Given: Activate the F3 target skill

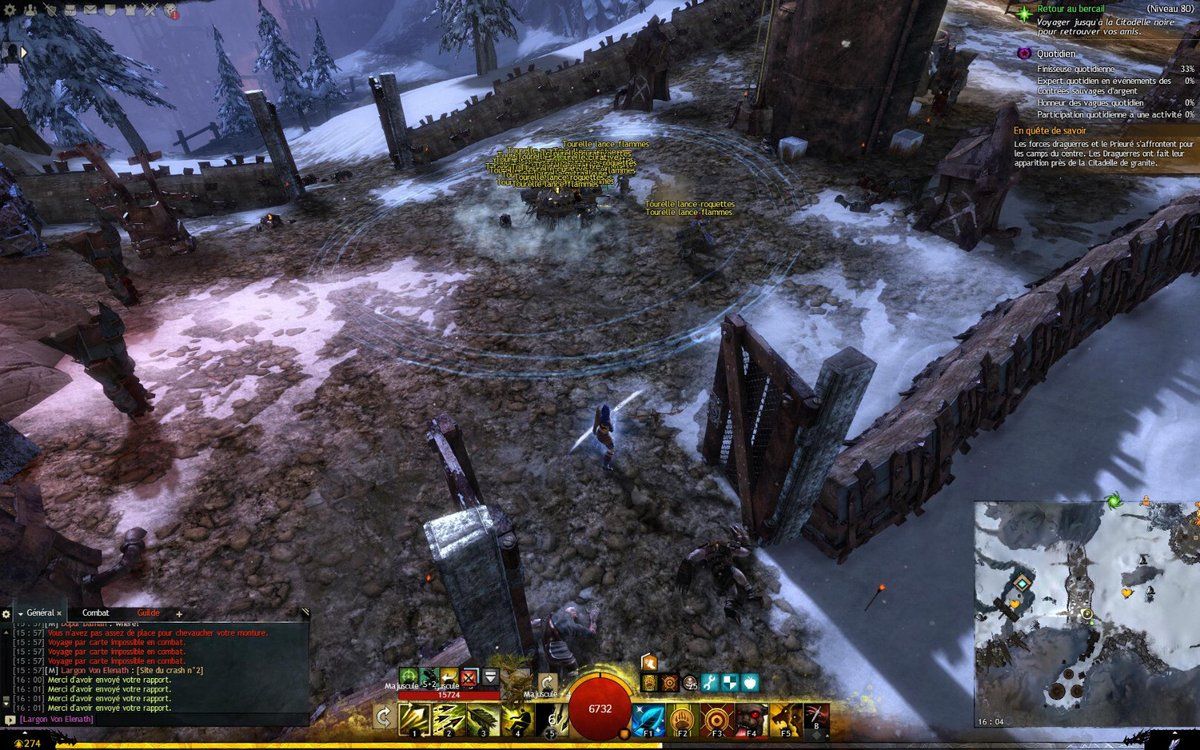Looking at the screenshot, I should pos(716,718).
